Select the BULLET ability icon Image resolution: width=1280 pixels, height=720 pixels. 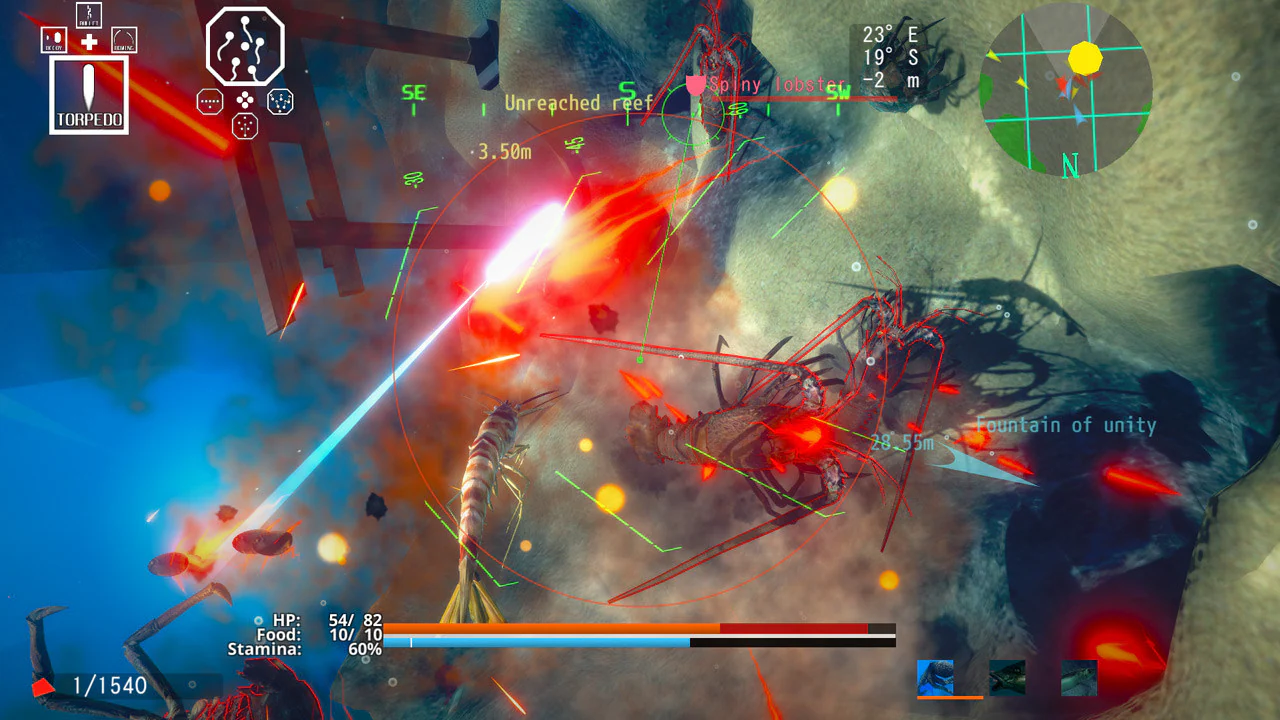(x=89, y=15)
